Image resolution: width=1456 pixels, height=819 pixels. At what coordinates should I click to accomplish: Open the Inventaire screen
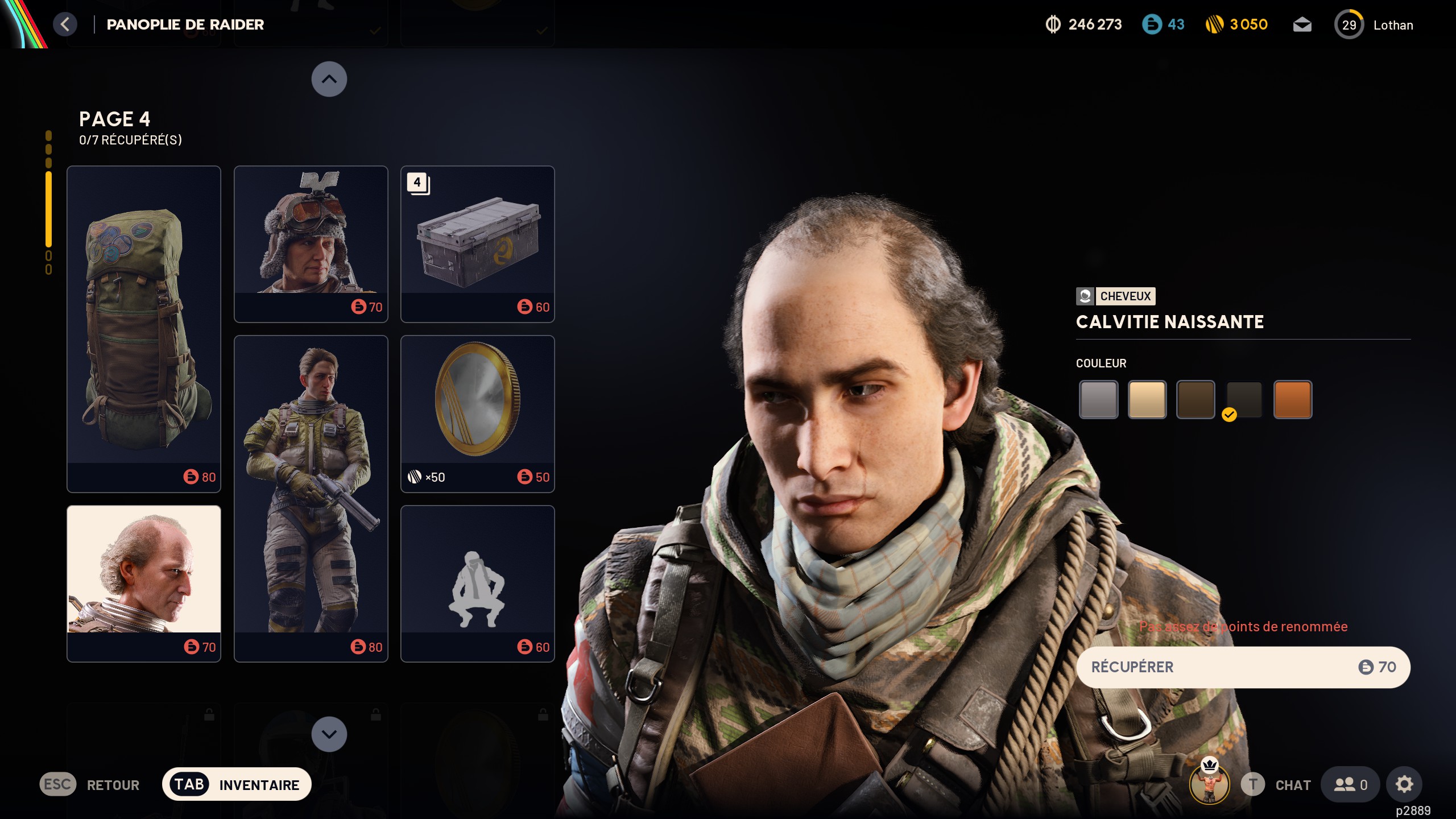coord(237,784)
